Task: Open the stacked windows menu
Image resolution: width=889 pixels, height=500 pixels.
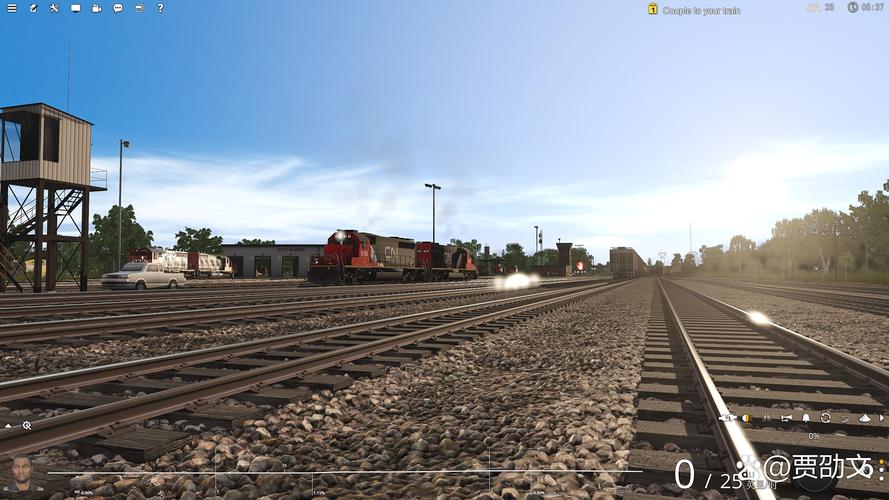Action: coord(138,8)
